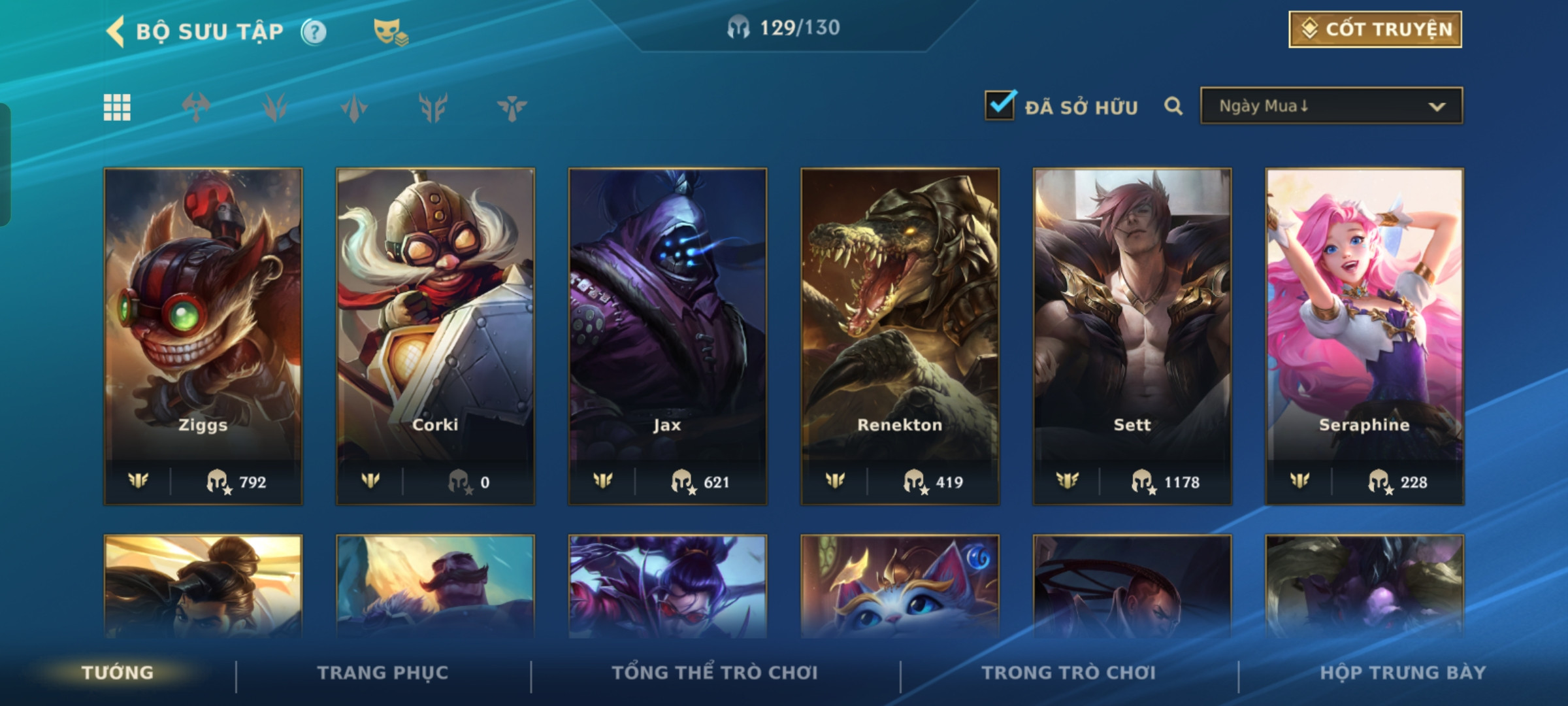
Task: Open the Cốt Truyện button
Action: [1375, 29]
